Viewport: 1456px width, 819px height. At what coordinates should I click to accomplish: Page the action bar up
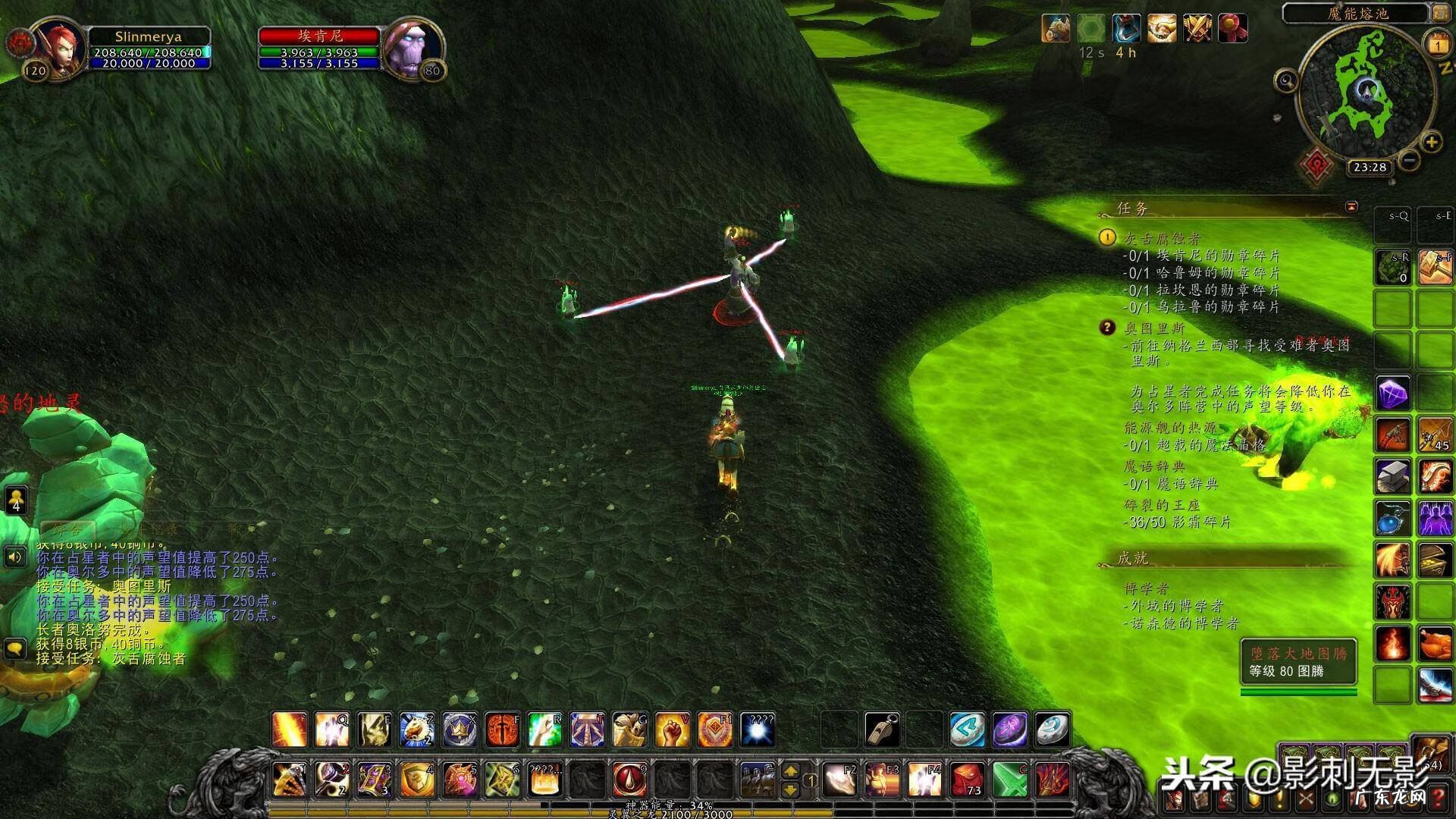coord(790,771)
